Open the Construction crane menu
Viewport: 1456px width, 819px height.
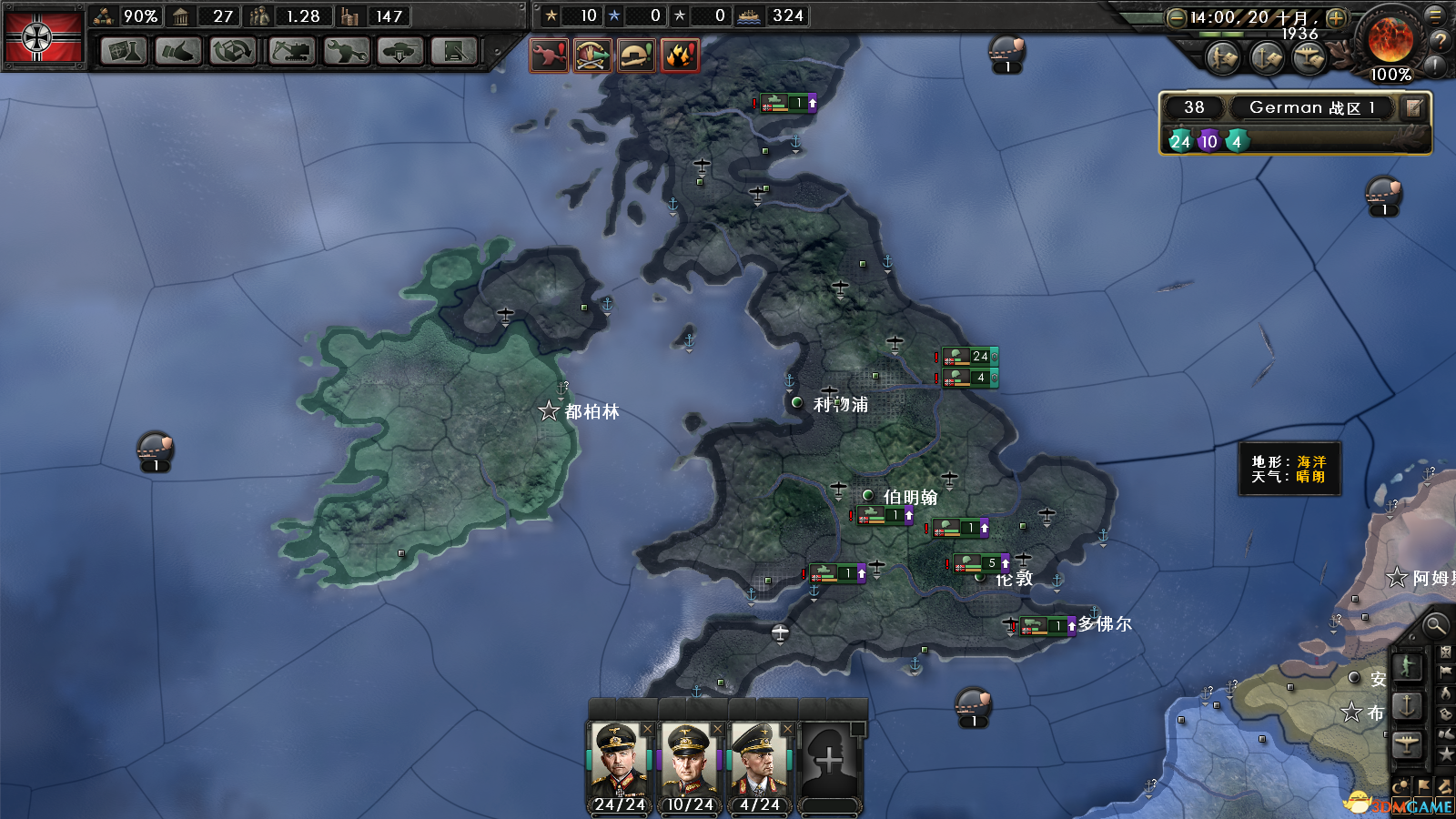coord(292,51)
